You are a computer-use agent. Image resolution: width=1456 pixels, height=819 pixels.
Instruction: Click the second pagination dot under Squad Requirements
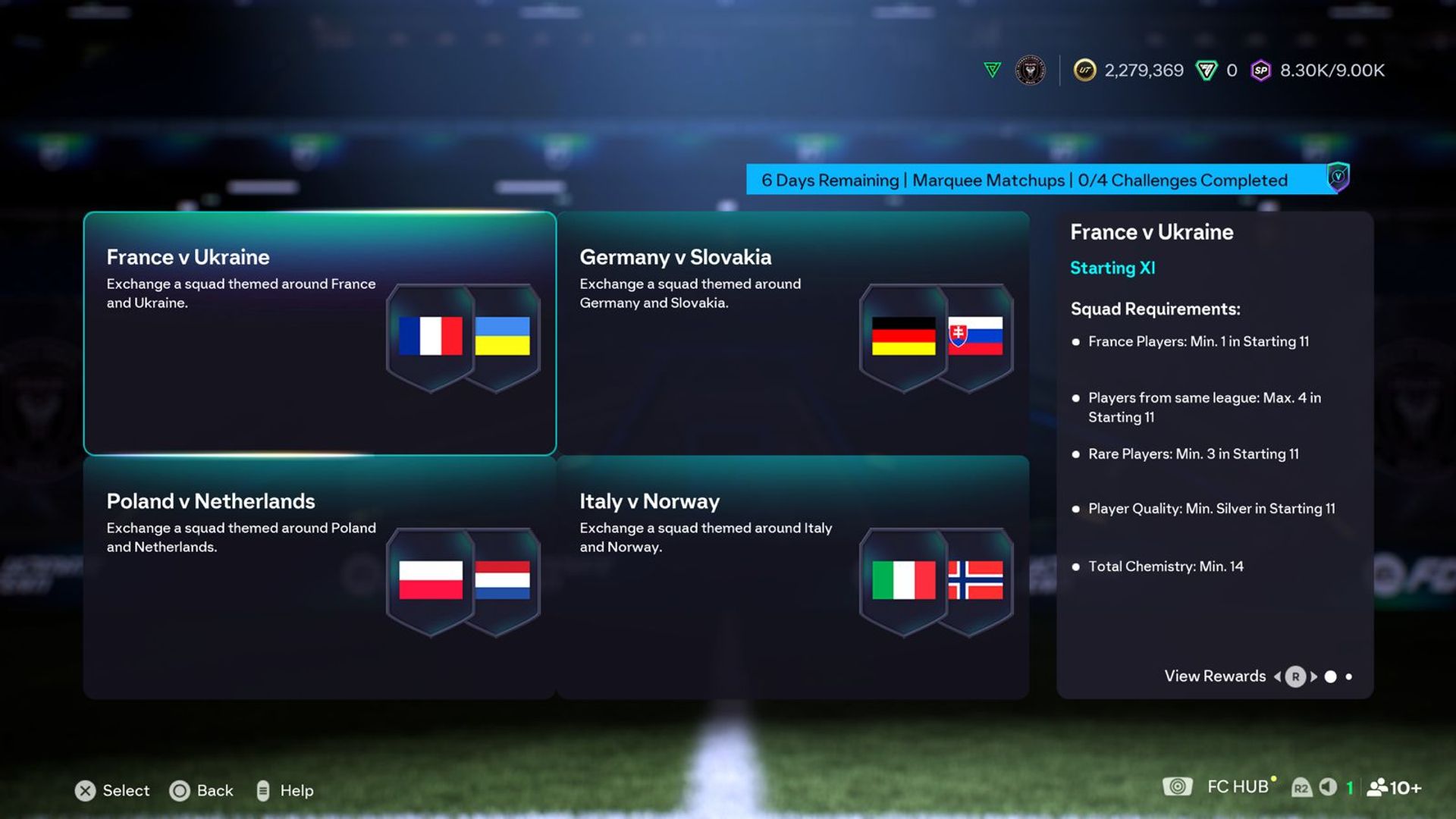[1349, 676]
